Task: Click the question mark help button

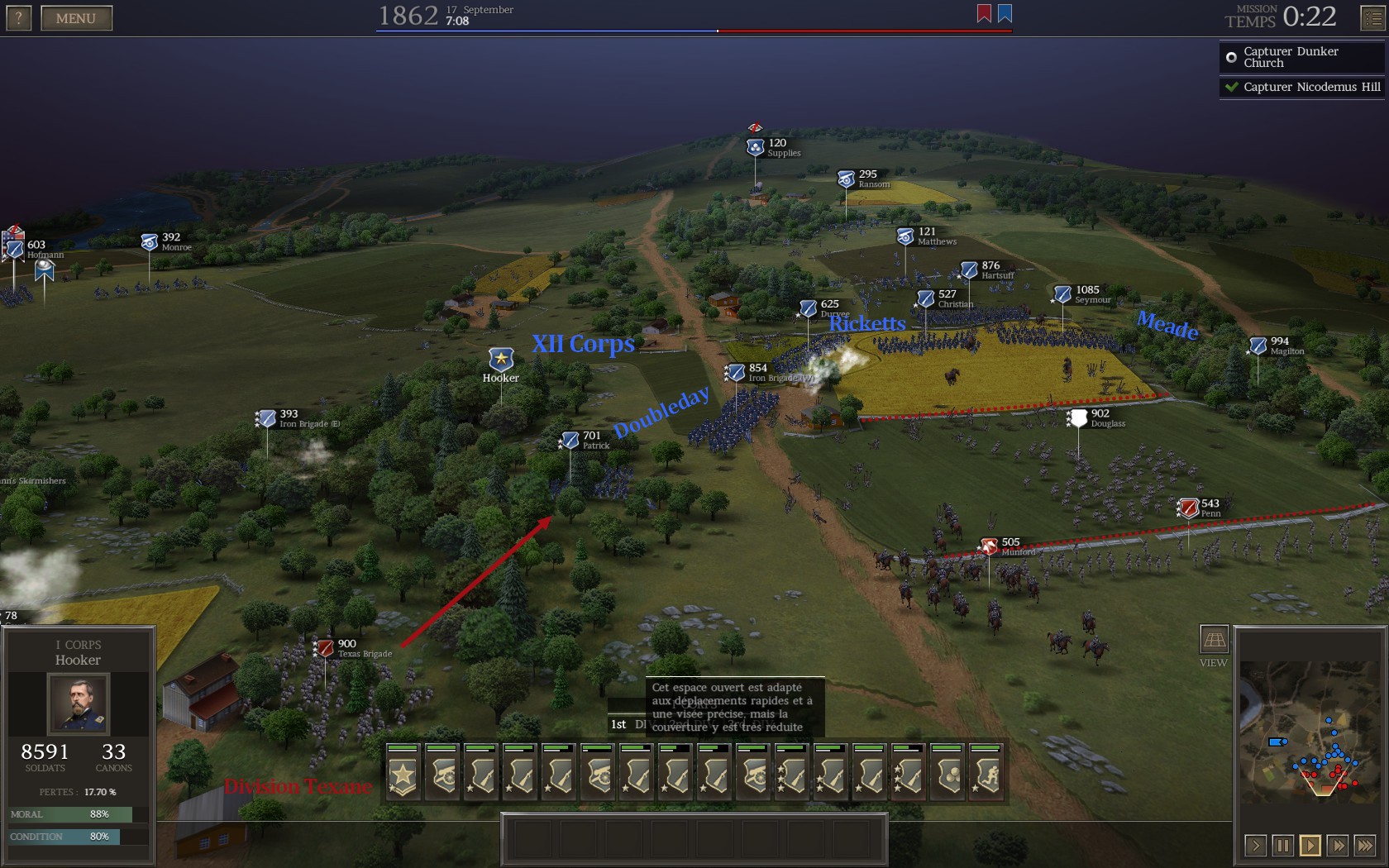Action: 19,18
